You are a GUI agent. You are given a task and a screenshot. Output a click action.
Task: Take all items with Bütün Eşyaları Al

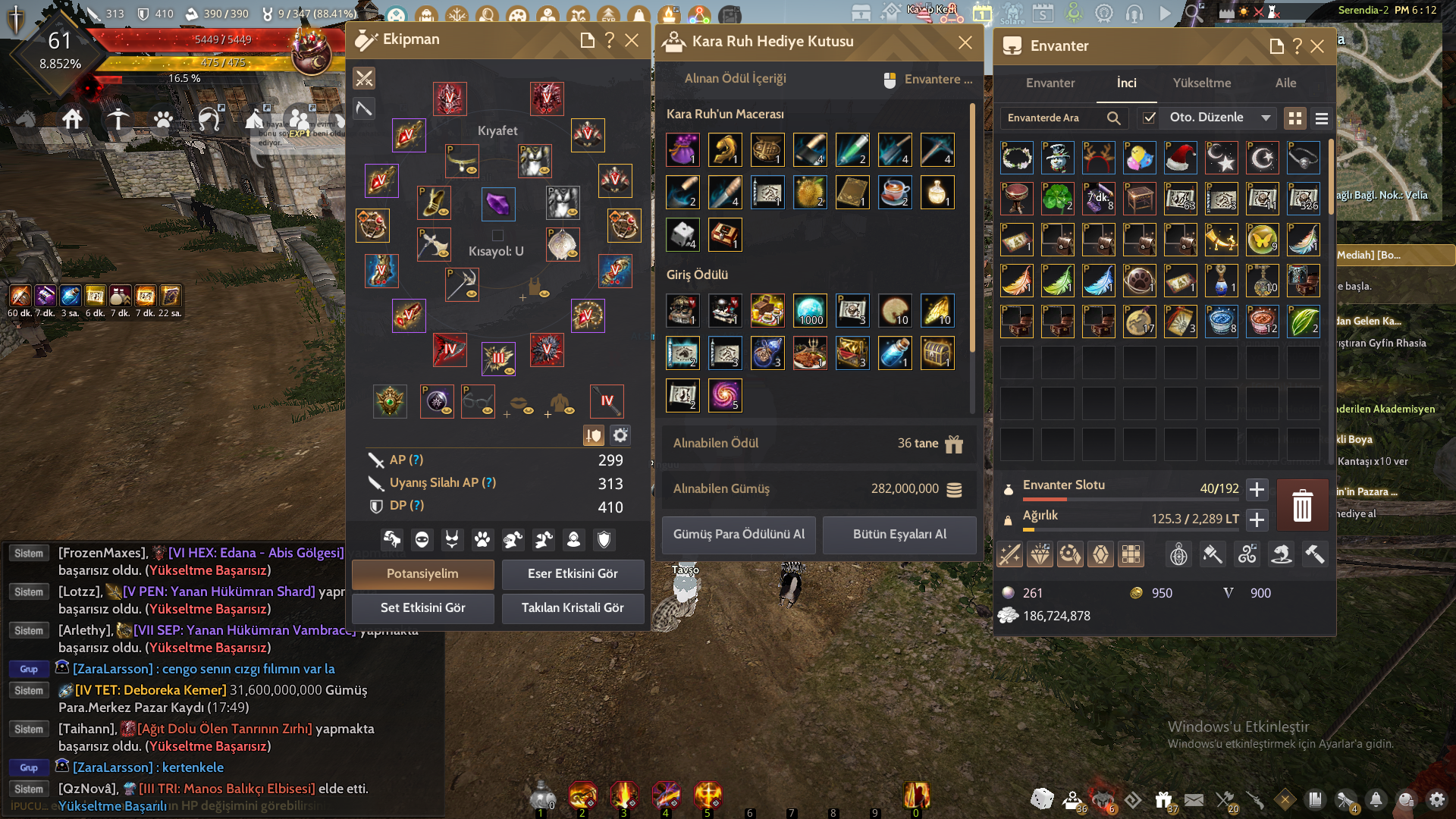point(899,535)
